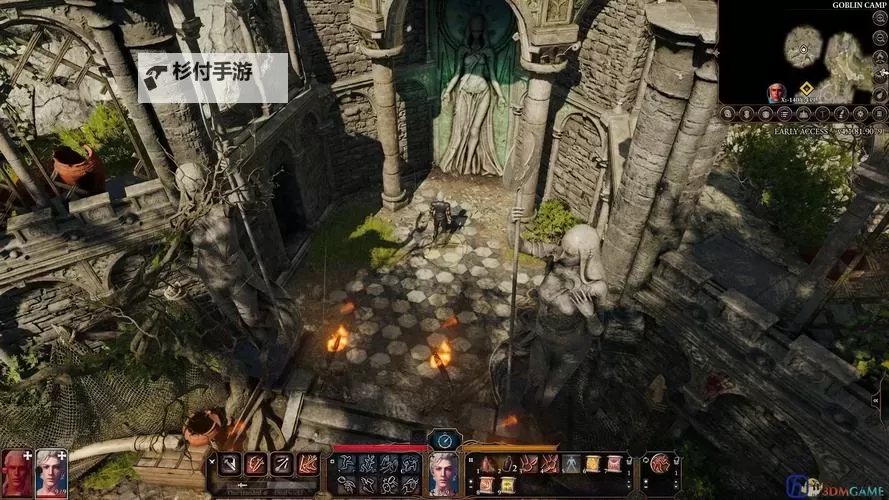The image size is (889, 500).
Task: Select the dash running figure action
Action: coord(347,463)
